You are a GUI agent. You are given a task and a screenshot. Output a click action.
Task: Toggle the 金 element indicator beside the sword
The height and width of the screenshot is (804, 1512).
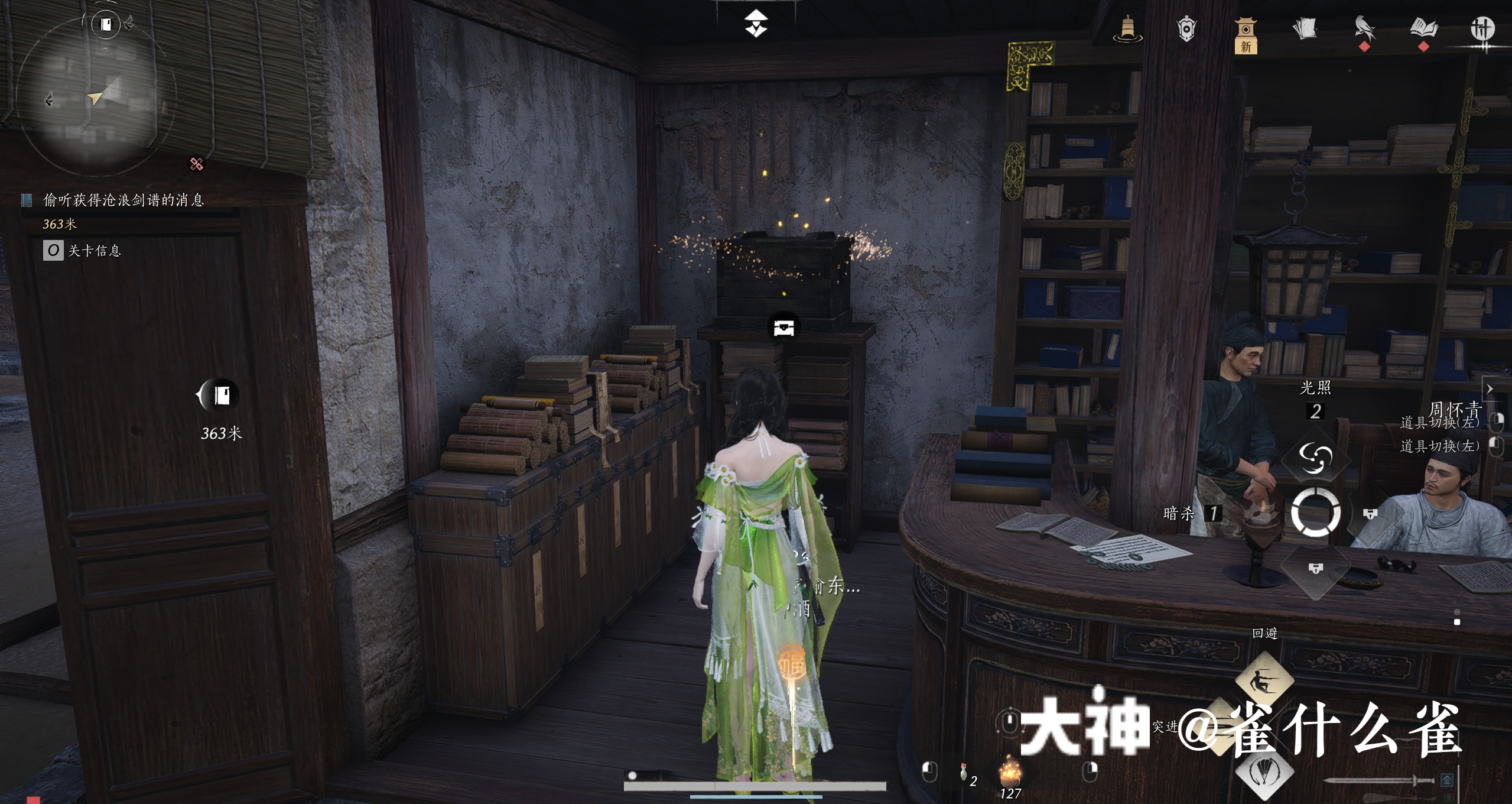tap(1448, 781)
